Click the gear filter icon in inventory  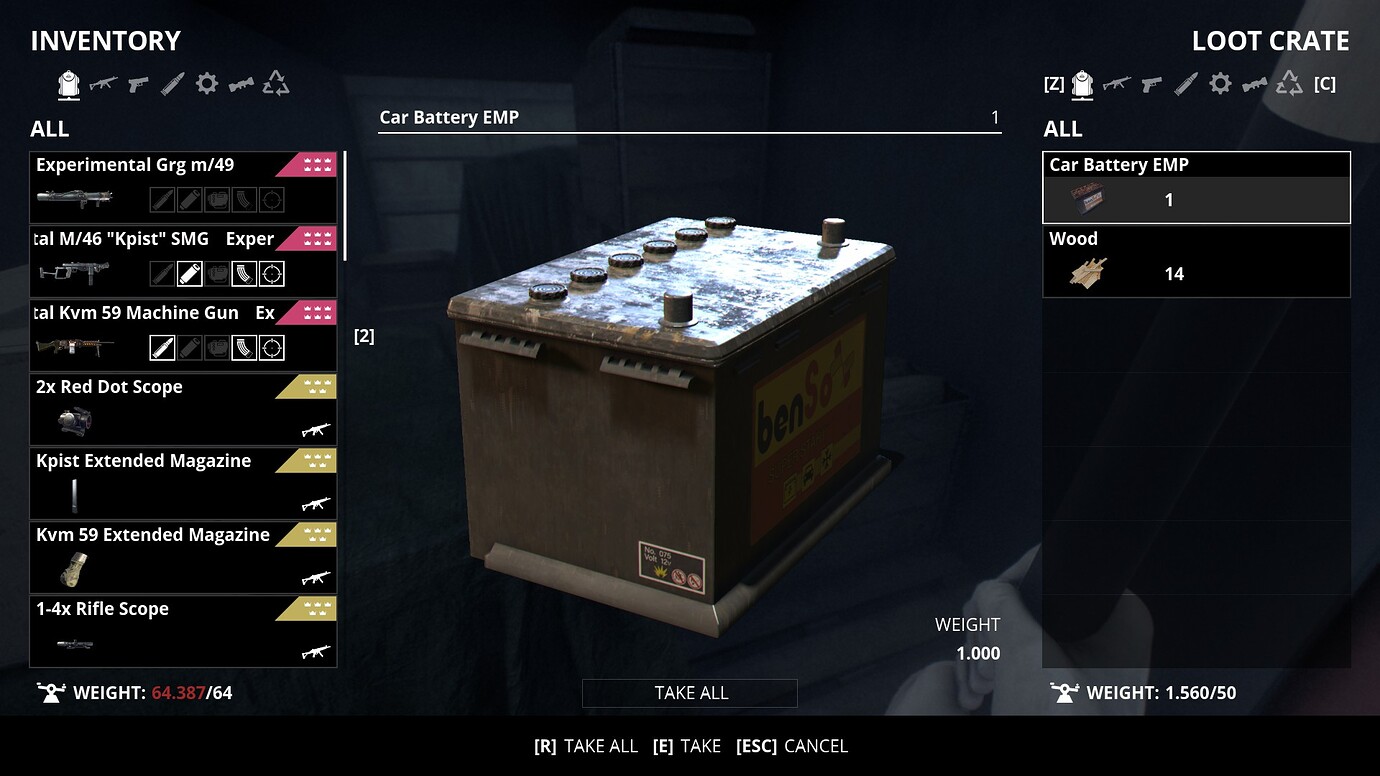click(x=205, y=84)
